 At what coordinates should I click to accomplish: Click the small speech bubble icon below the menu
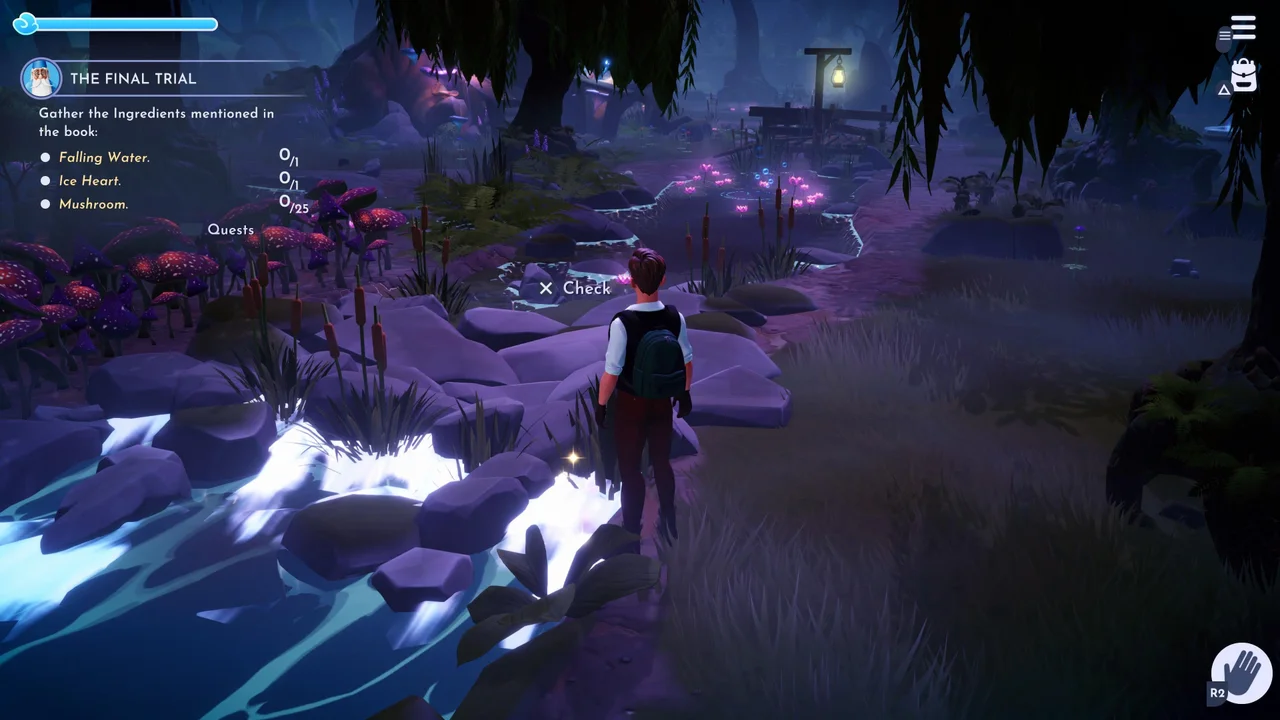click(1222, 40)
